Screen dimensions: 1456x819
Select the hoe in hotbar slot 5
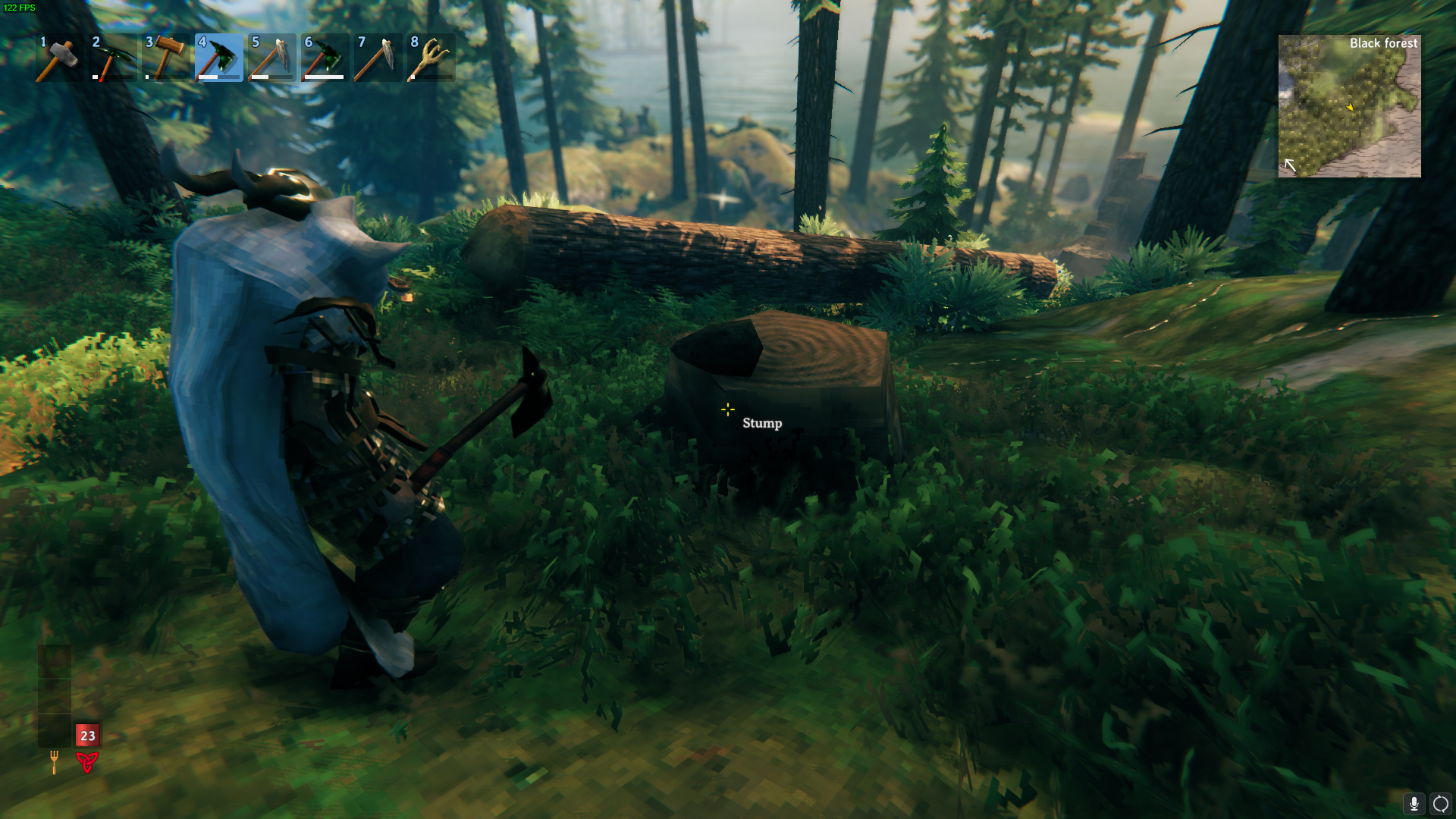click(271, 58)
